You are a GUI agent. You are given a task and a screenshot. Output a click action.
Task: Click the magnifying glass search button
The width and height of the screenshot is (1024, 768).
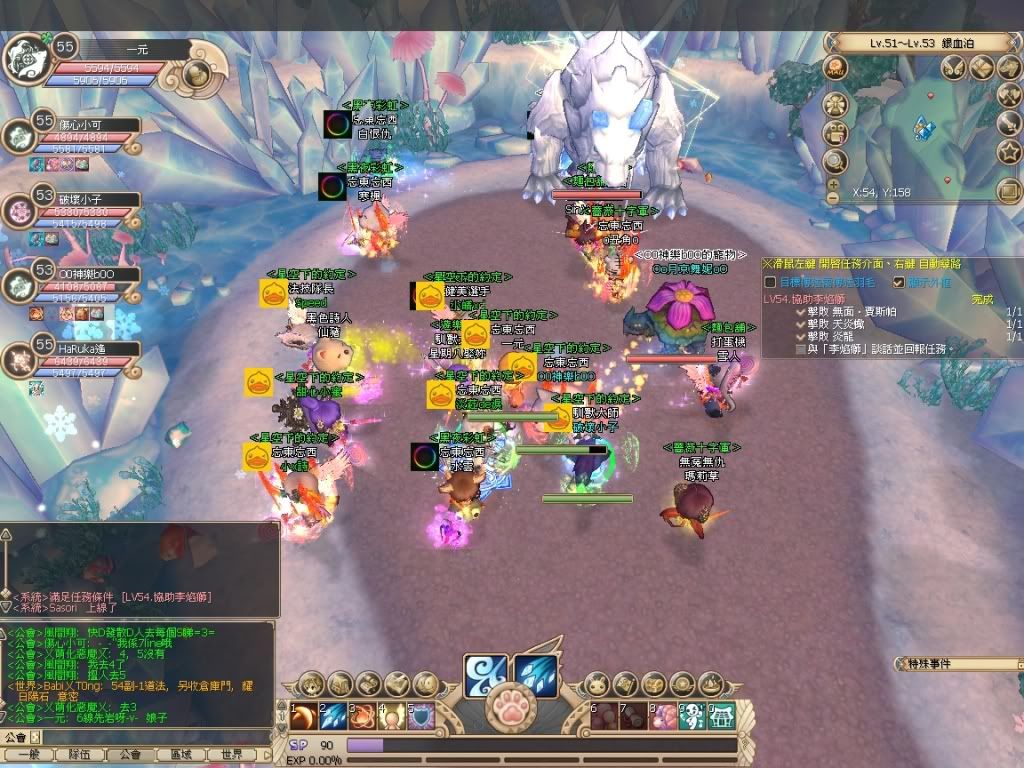[835, 160]
